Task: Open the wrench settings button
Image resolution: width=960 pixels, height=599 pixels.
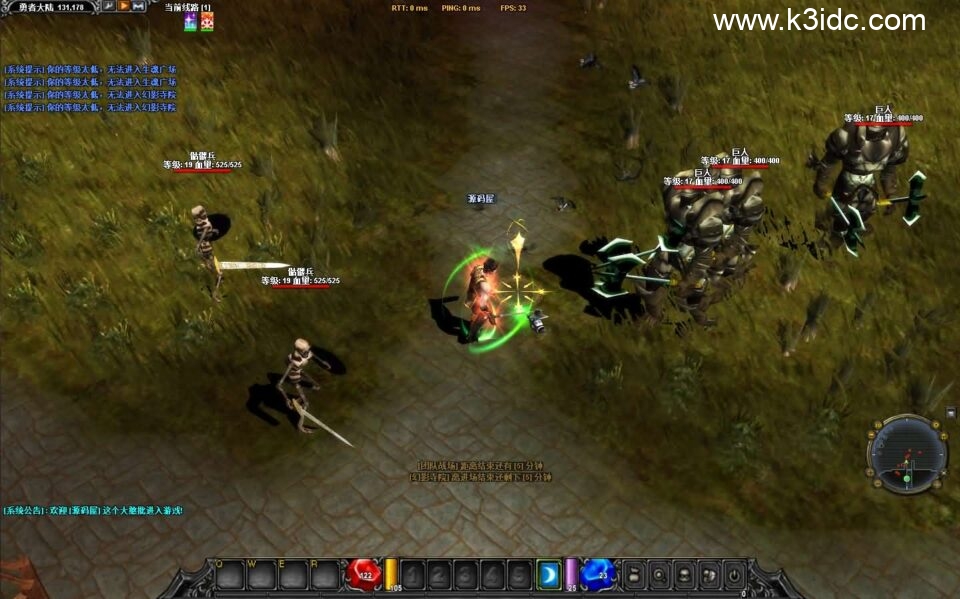Action: [109, 6]
